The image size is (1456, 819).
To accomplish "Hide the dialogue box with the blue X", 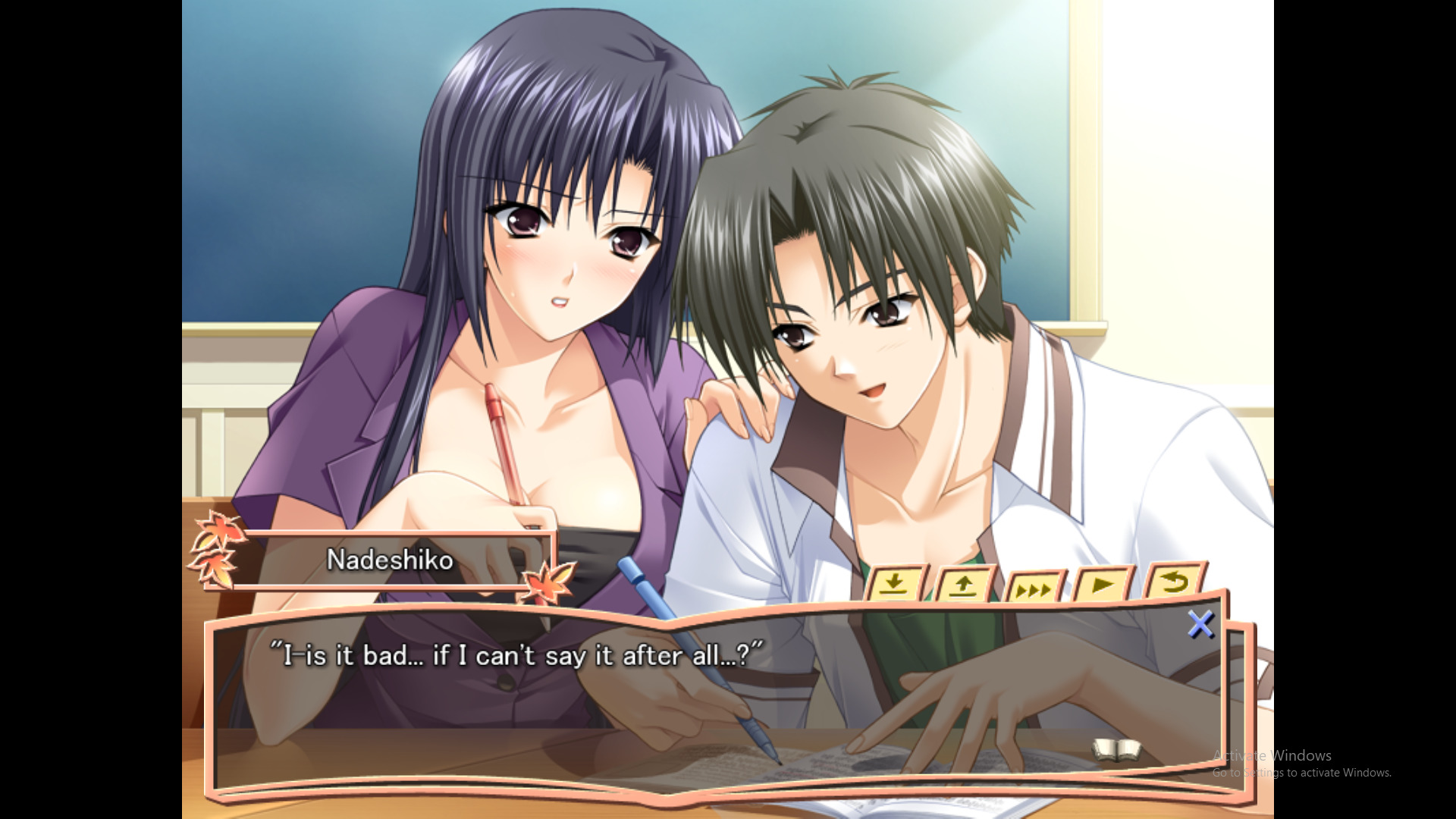I will tap(1200, 624).
